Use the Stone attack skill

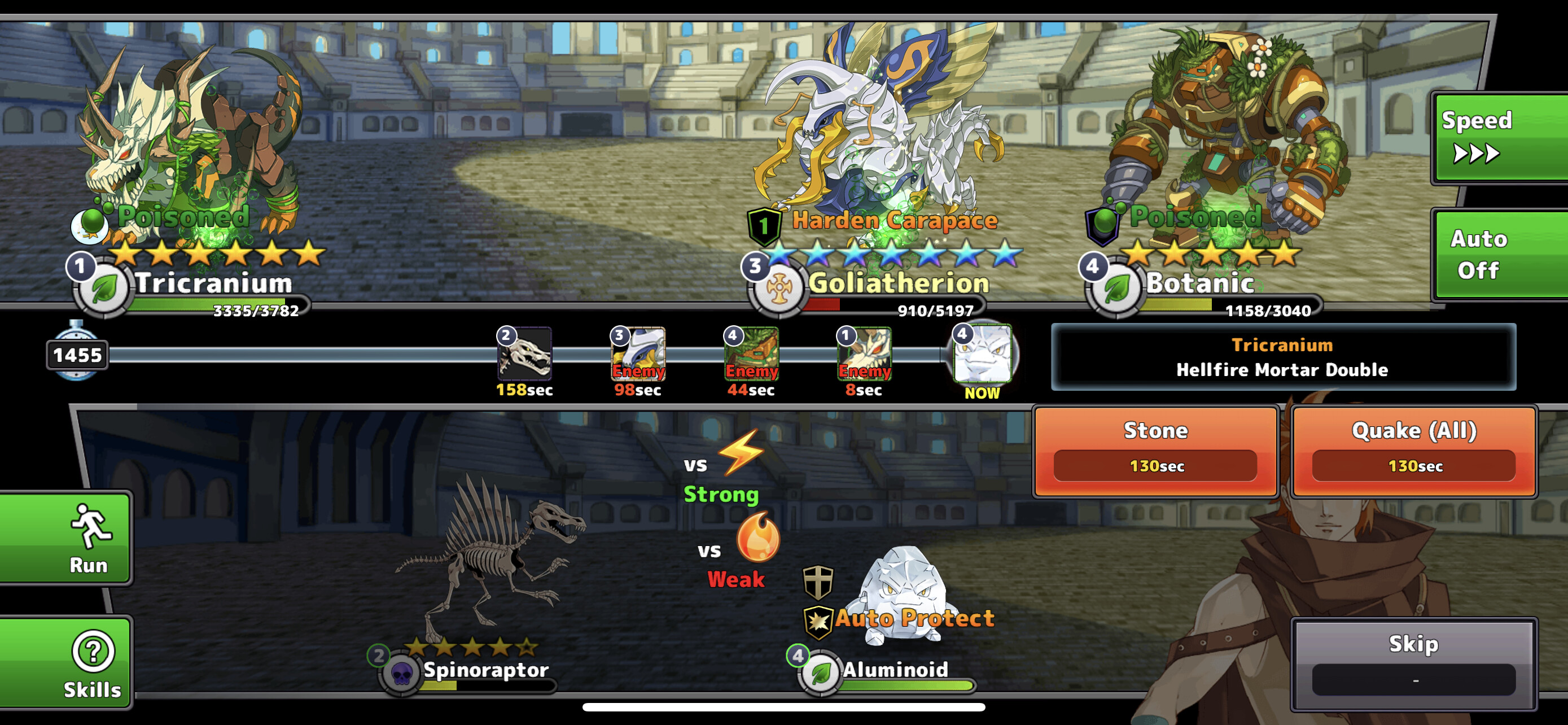[x=1155, y=451]
